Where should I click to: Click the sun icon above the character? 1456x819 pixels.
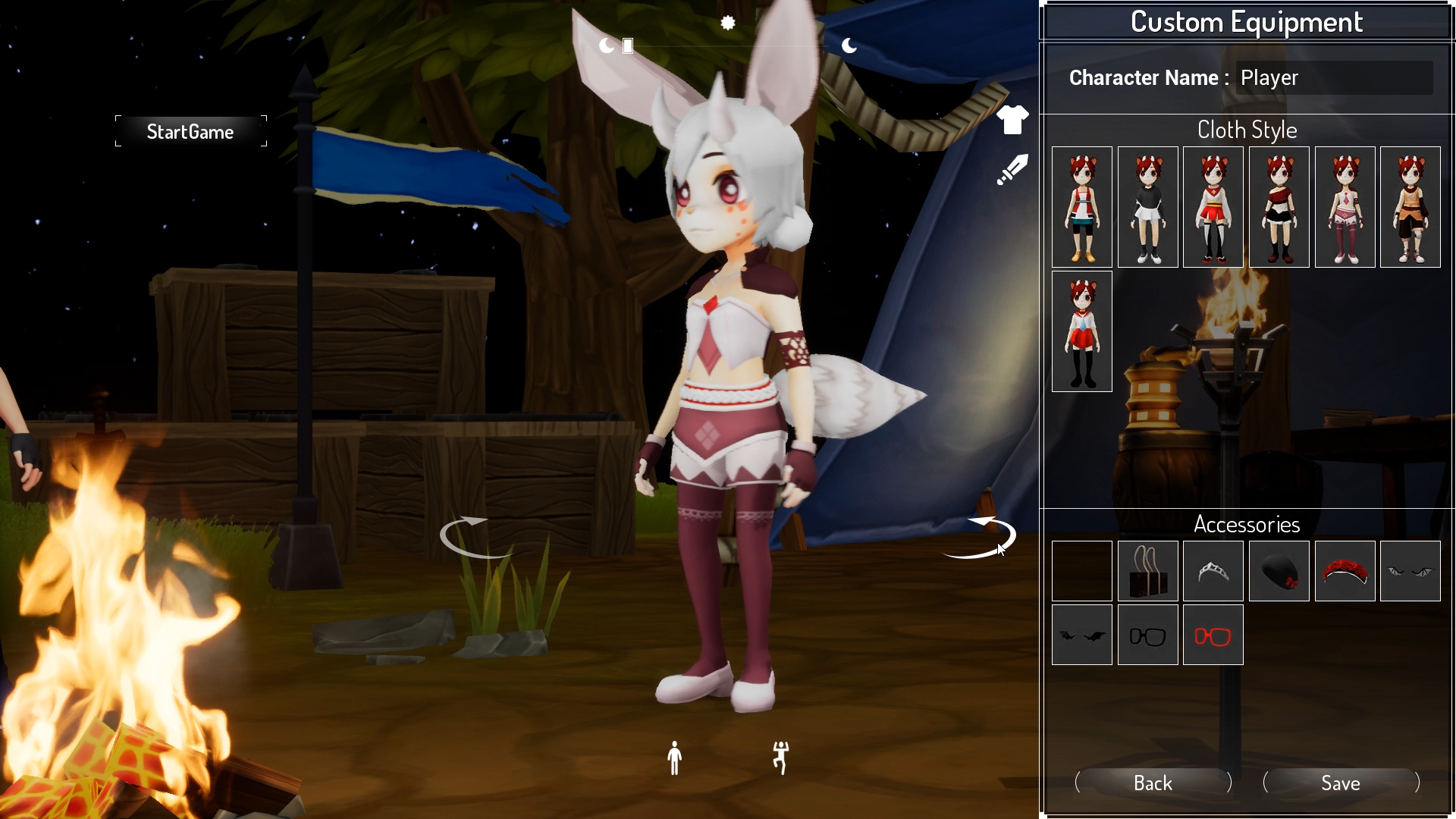coord(729,24)
